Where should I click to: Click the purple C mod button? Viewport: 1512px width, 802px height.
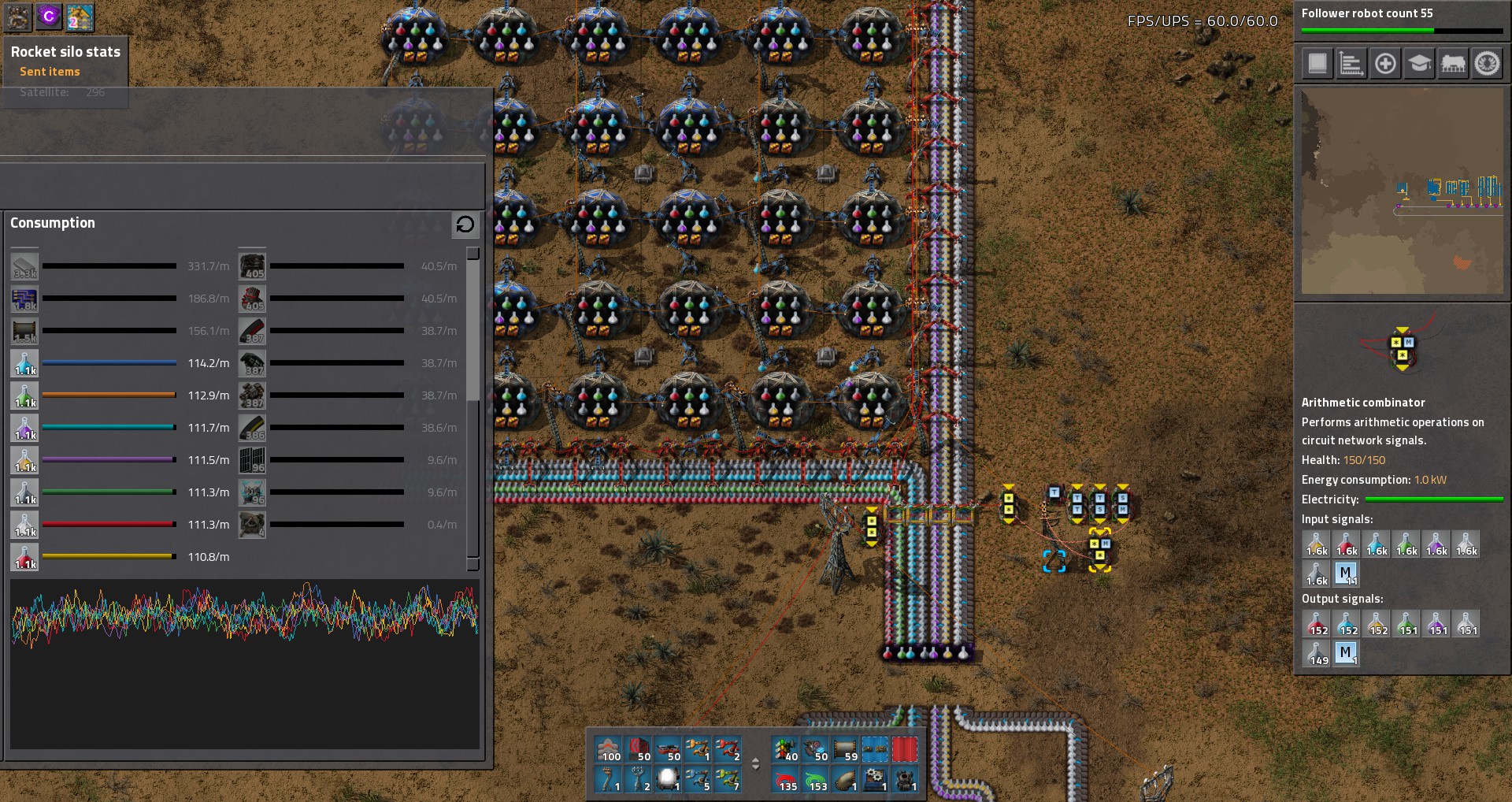click(49, 17)
